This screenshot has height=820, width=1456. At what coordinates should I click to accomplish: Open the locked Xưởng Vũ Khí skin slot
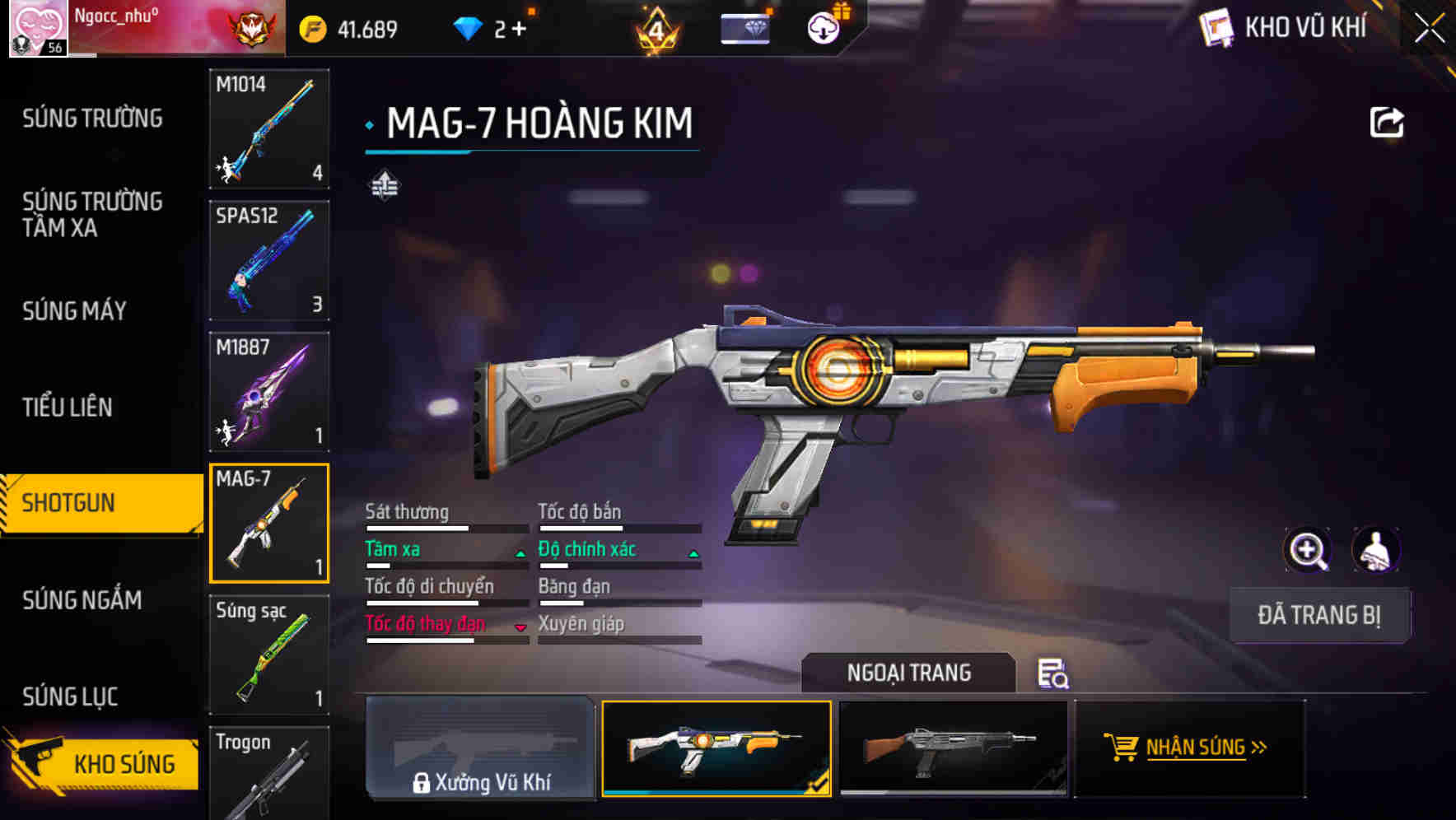[480, 748]
